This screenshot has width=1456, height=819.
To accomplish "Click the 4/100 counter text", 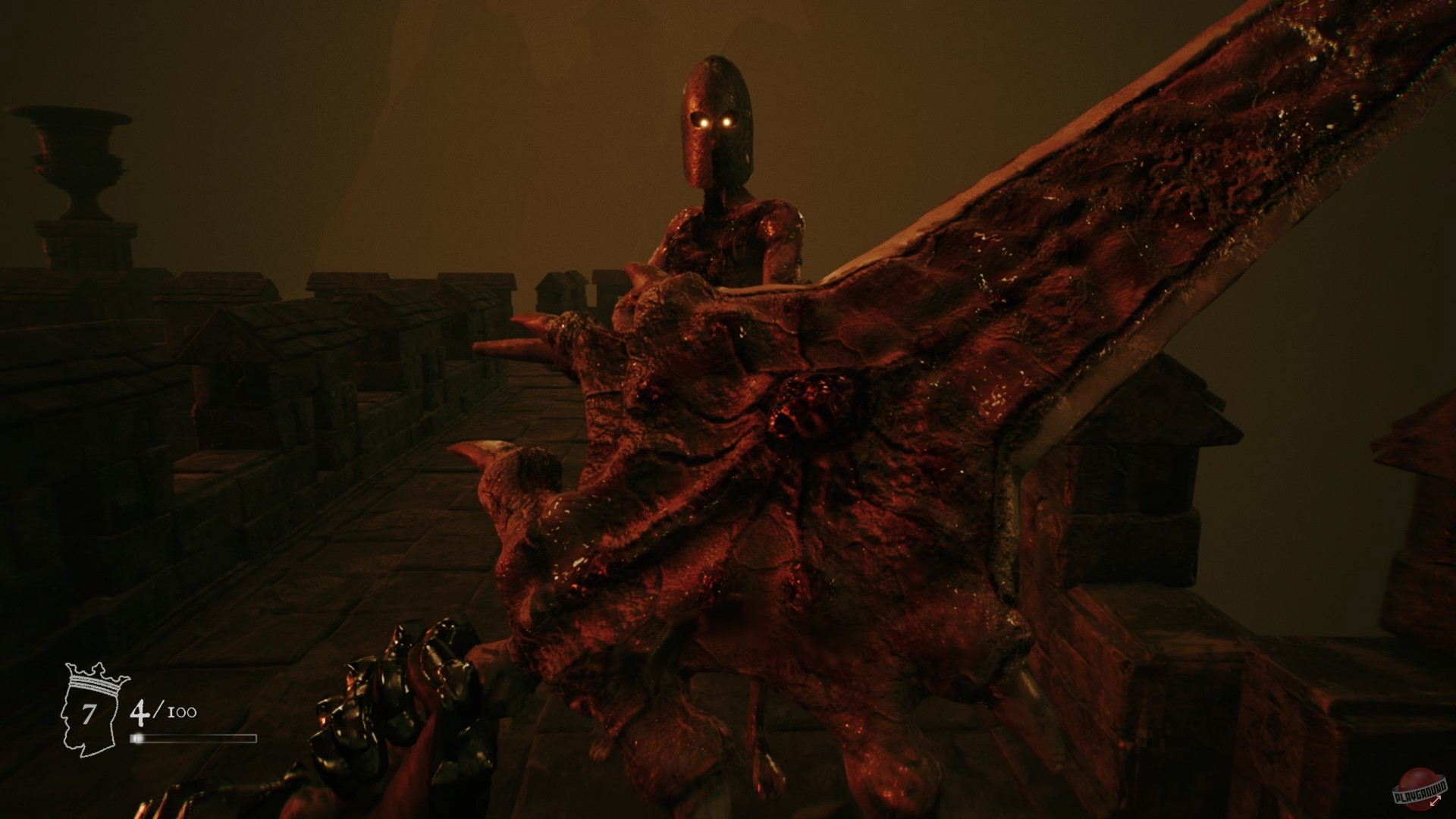I will coord(162,711).
